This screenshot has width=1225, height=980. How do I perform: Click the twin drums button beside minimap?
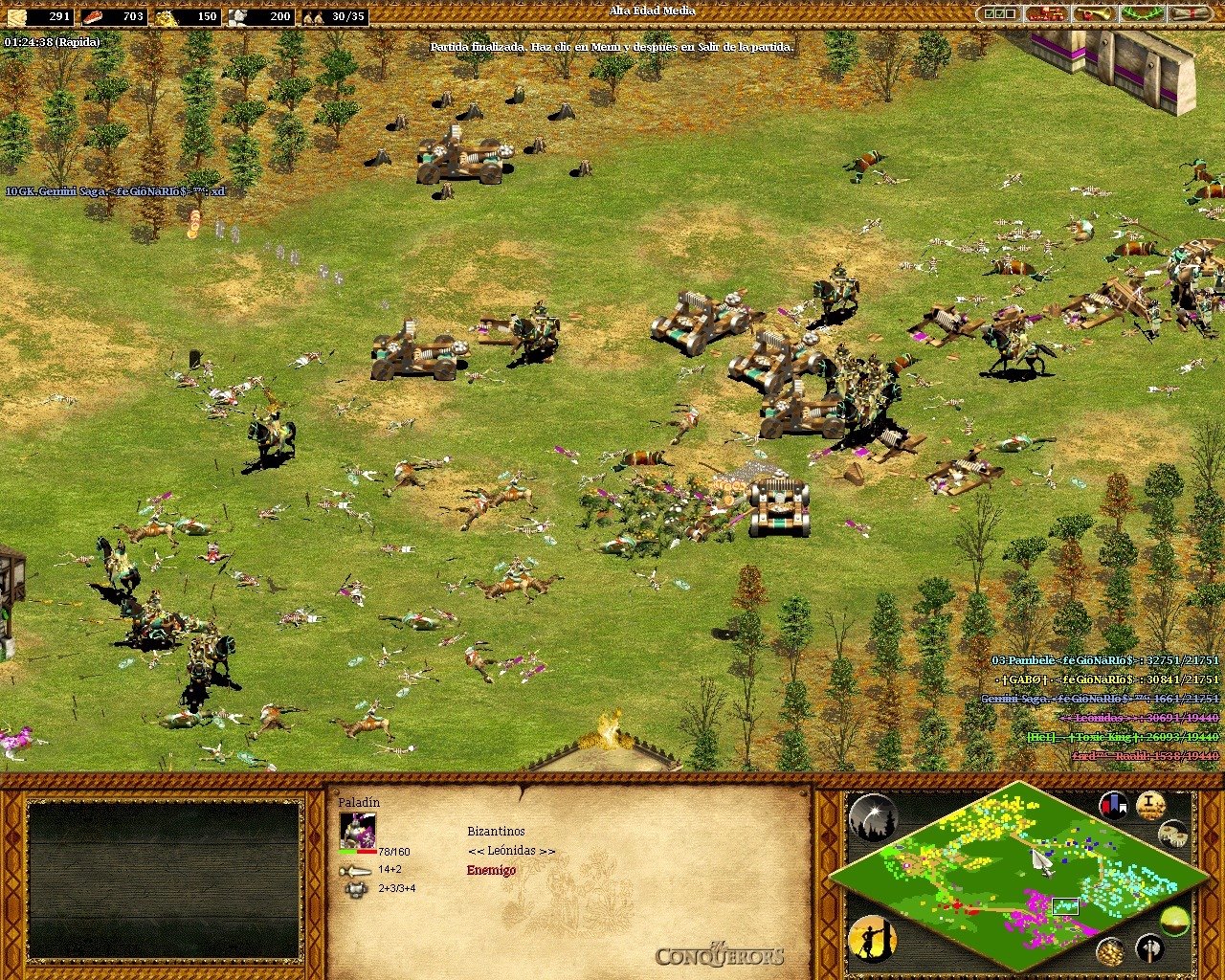point(1172,835)
